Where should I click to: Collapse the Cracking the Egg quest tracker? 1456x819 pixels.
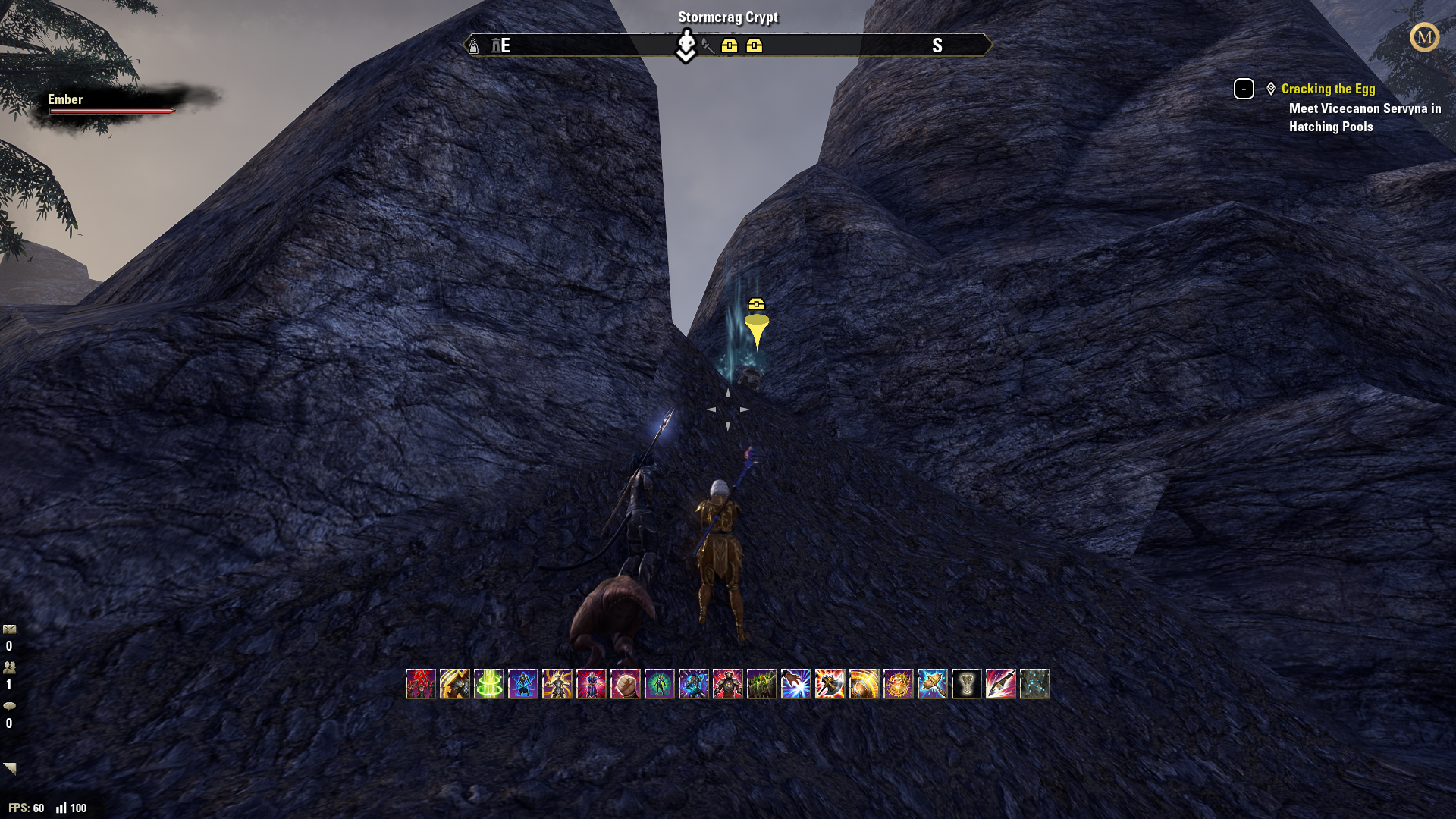pos(1244,89)
